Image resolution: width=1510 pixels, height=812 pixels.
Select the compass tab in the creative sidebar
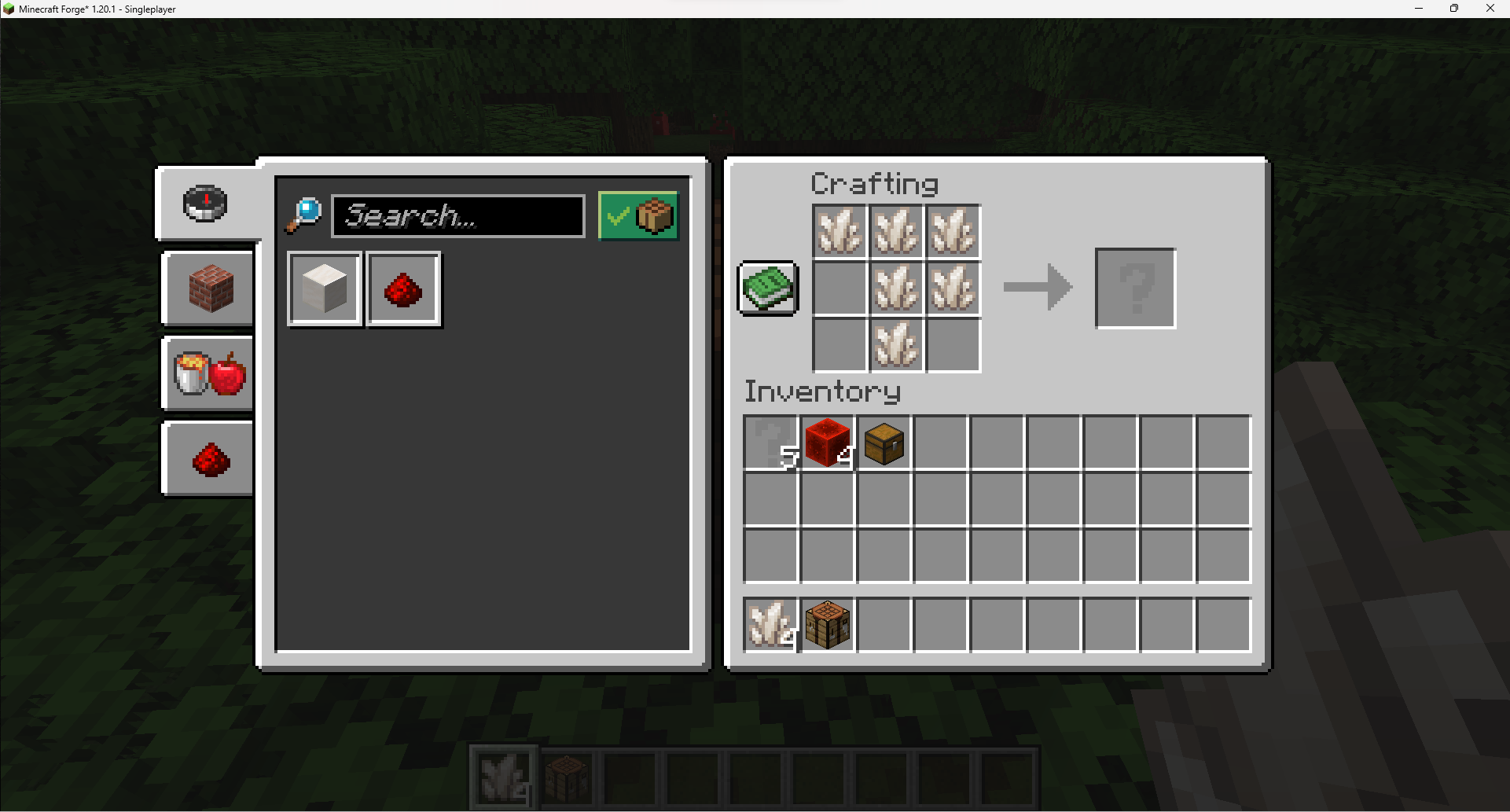[x=207, y=203]
